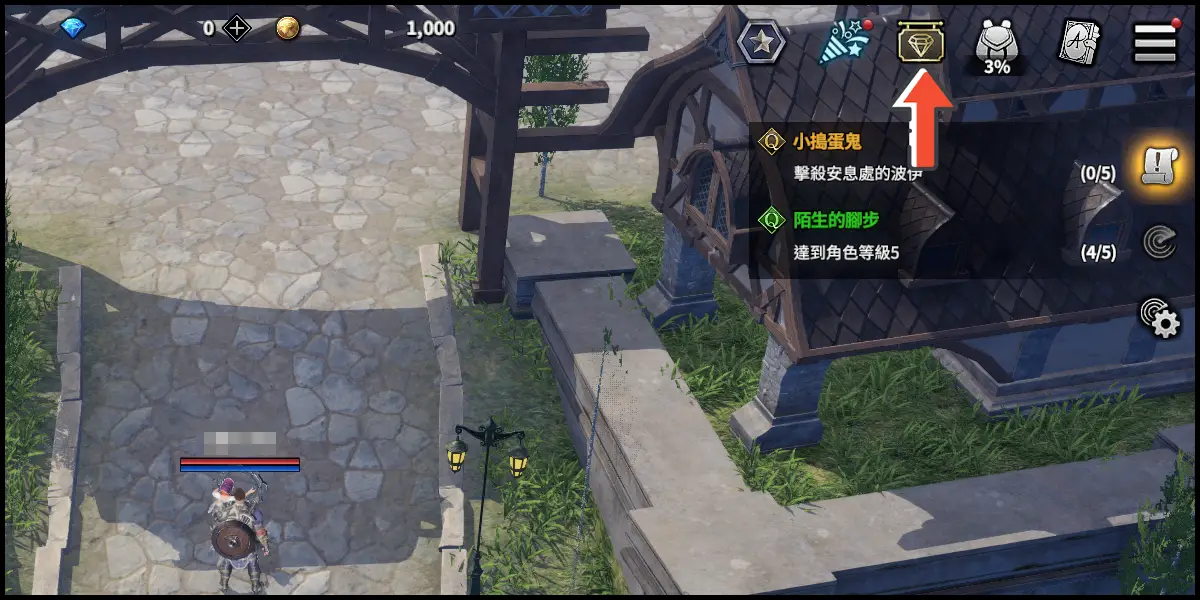The width and height of the screenshot is (1200, 600).
Task: Open the diamond shop sign icon
Action: tap(921, 43)
